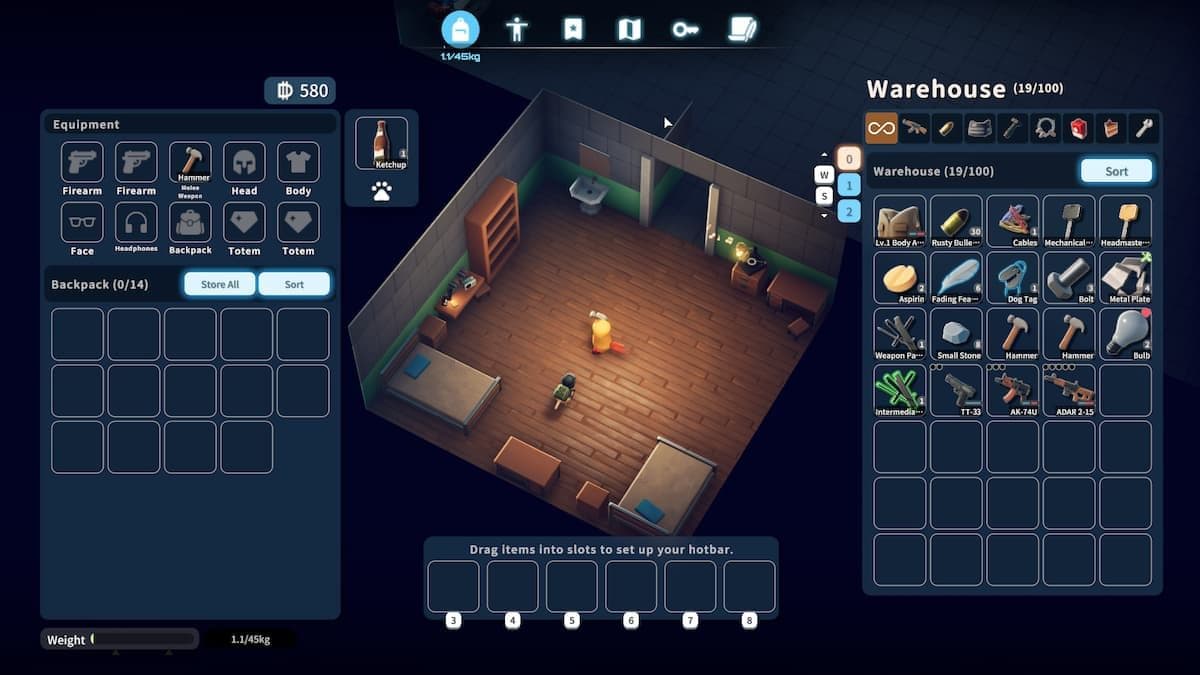Click the Rusty Bullet stack
This screenshot has width=1200, height=675.
pos(956,221)
